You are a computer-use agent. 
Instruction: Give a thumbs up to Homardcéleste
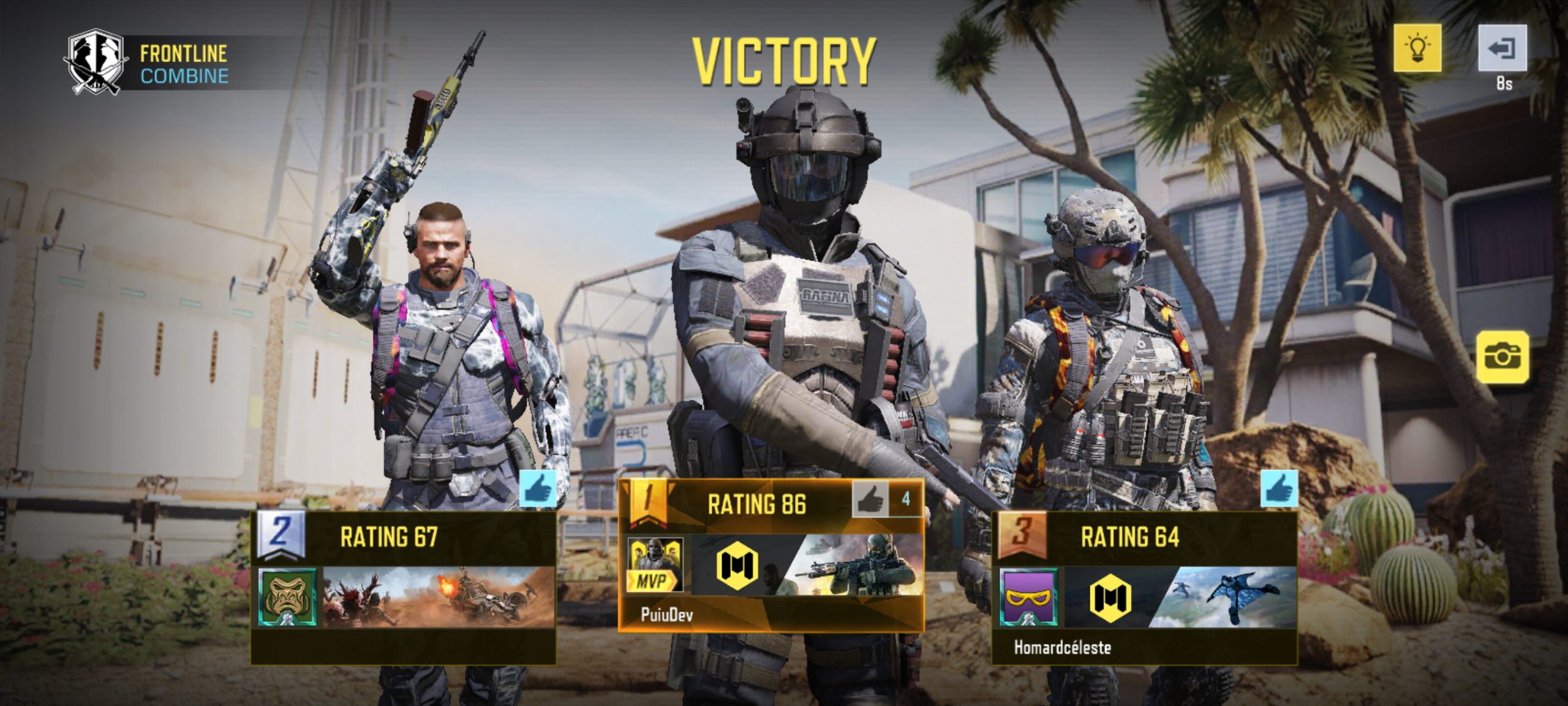[1279, 489]
